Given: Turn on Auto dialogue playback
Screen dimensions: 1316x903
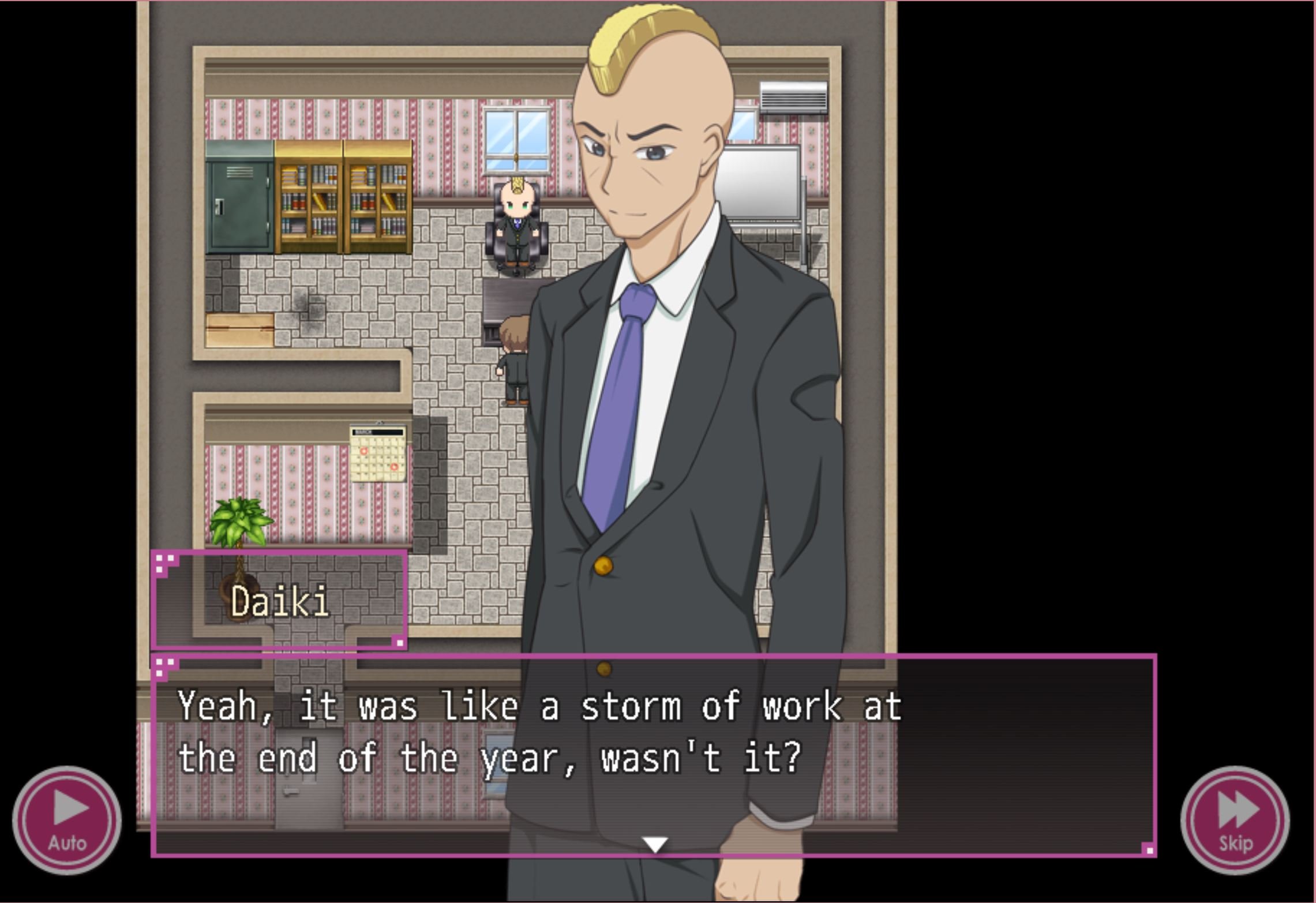Looking at the screenshot, I should pyautogui.click(x=67, y=820).
